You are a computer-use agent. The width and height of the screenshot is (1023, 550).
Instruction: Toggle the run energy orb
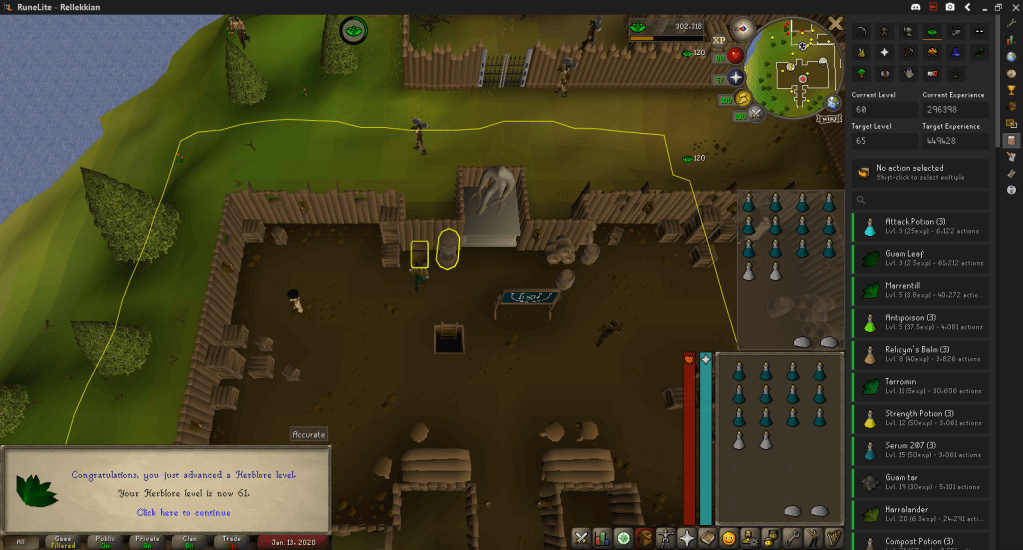(743, 98)
